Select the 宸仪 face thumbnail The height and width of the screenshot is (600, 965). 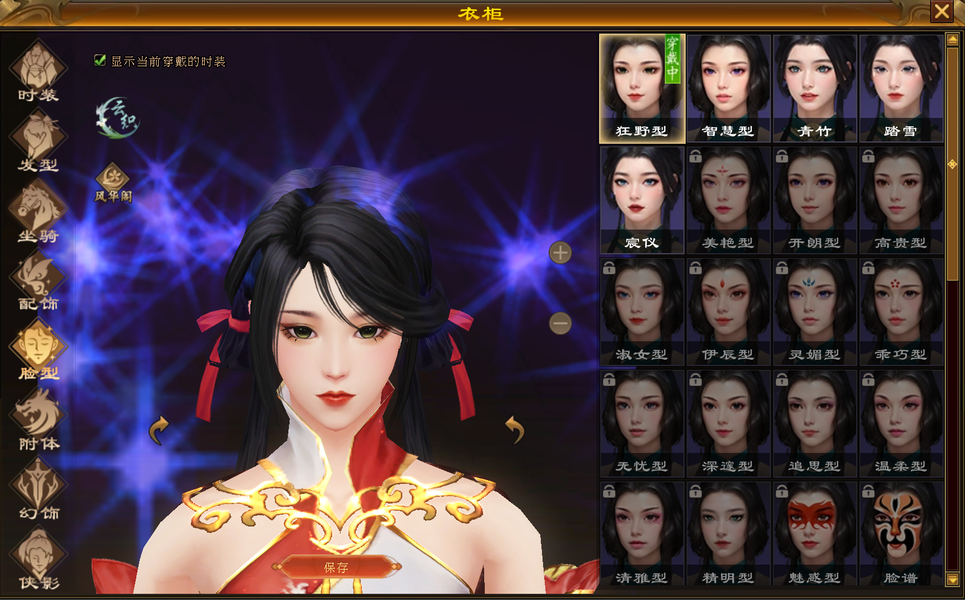[642, 199]
